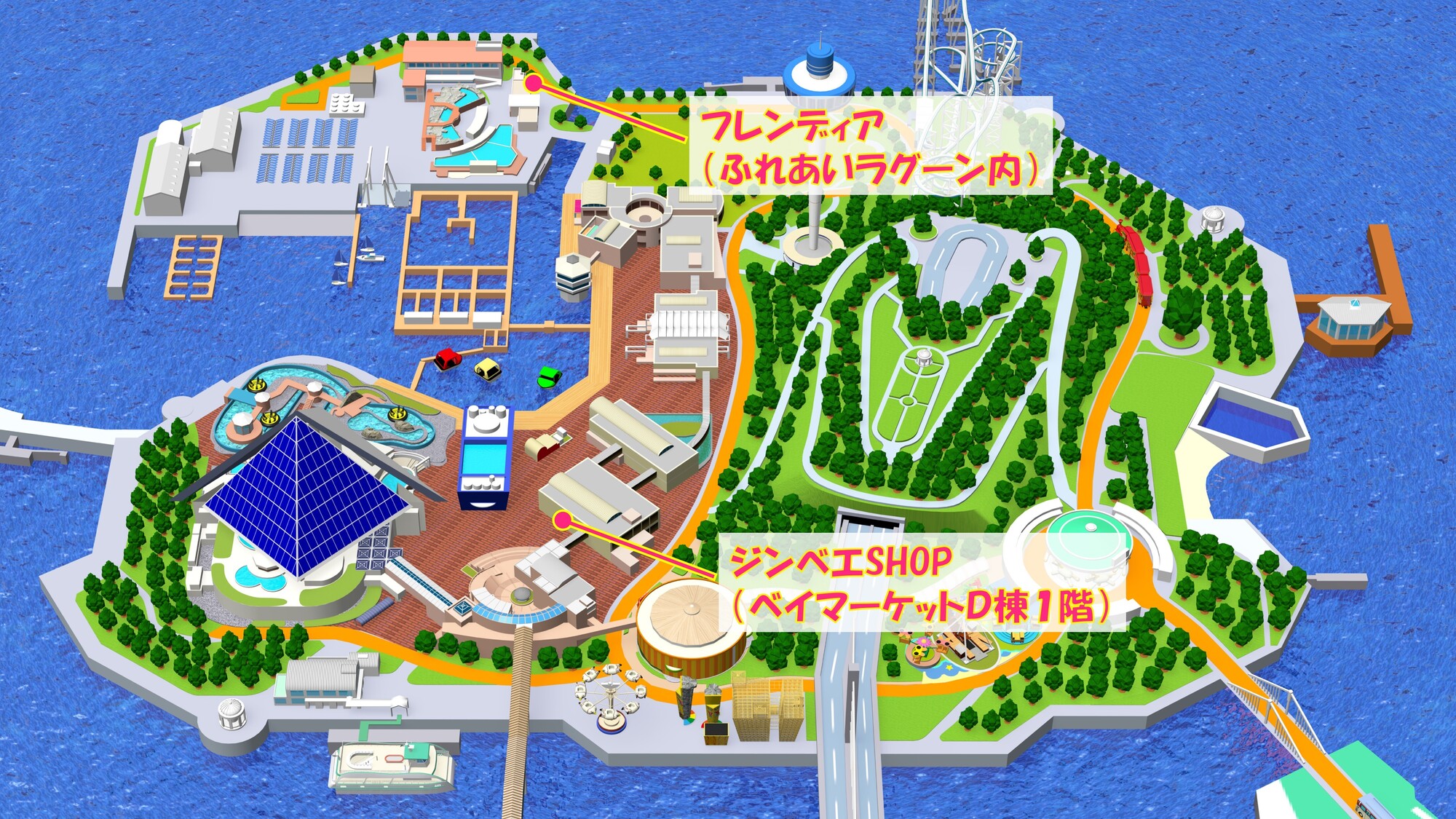Click the フレンディア label box

[870, 146]
